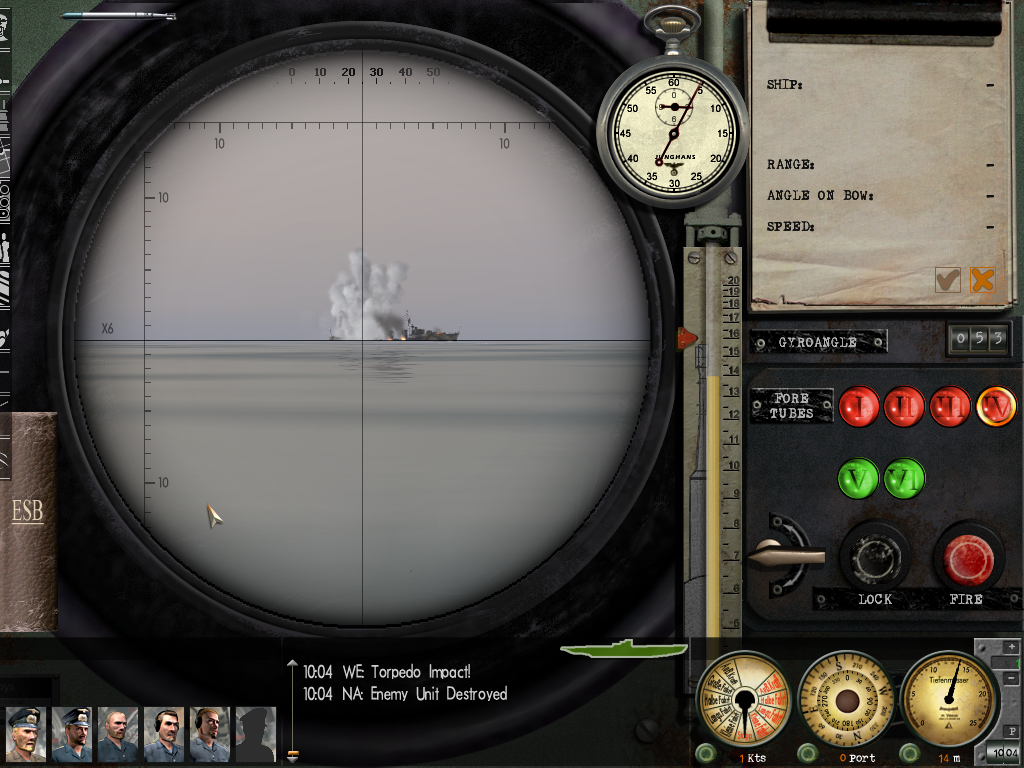Choose the highlighted torpedo tube IV

click(996, 406)
